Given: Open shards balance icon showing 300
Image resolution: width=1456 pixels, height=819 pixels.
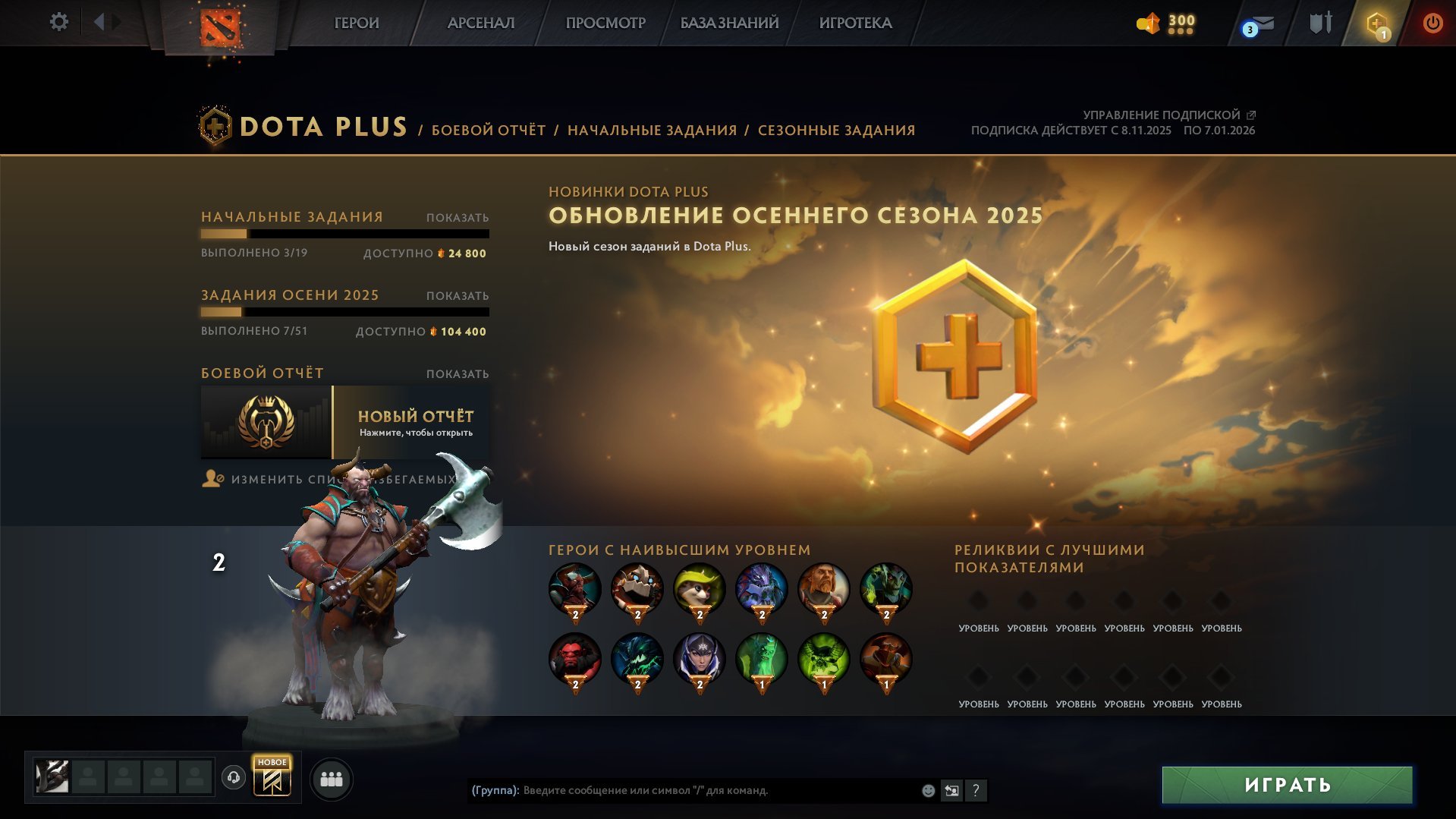Looking at the screenshot, I should coord(1161,23).
